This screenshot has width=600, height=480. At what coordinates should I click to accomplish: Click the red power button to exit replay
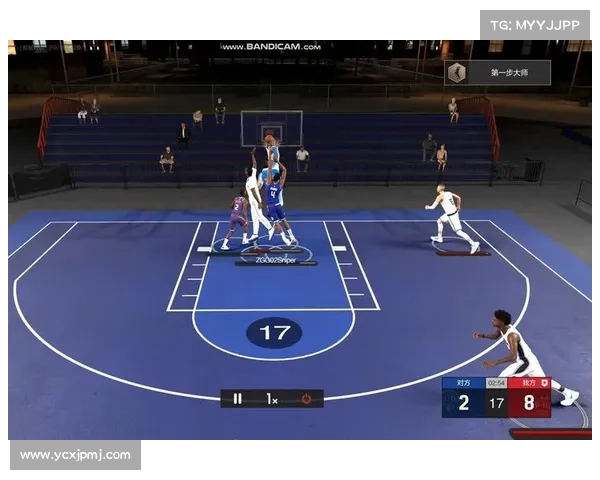pos(306,398)
